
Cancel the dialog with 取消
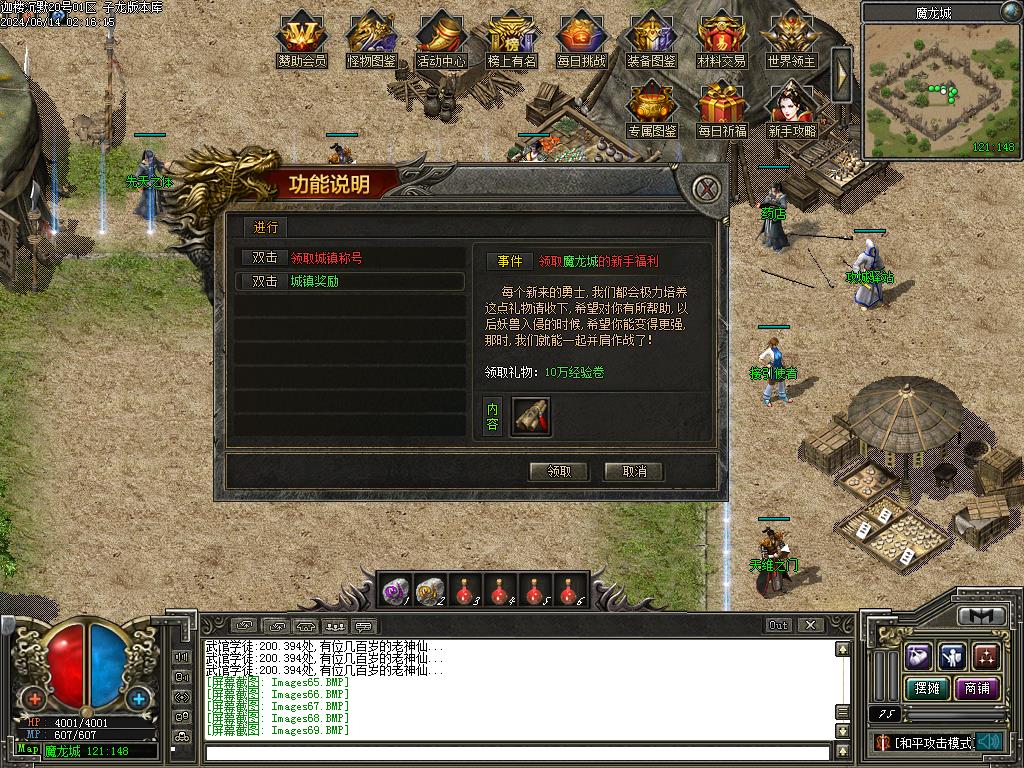(x=633, y=471)
